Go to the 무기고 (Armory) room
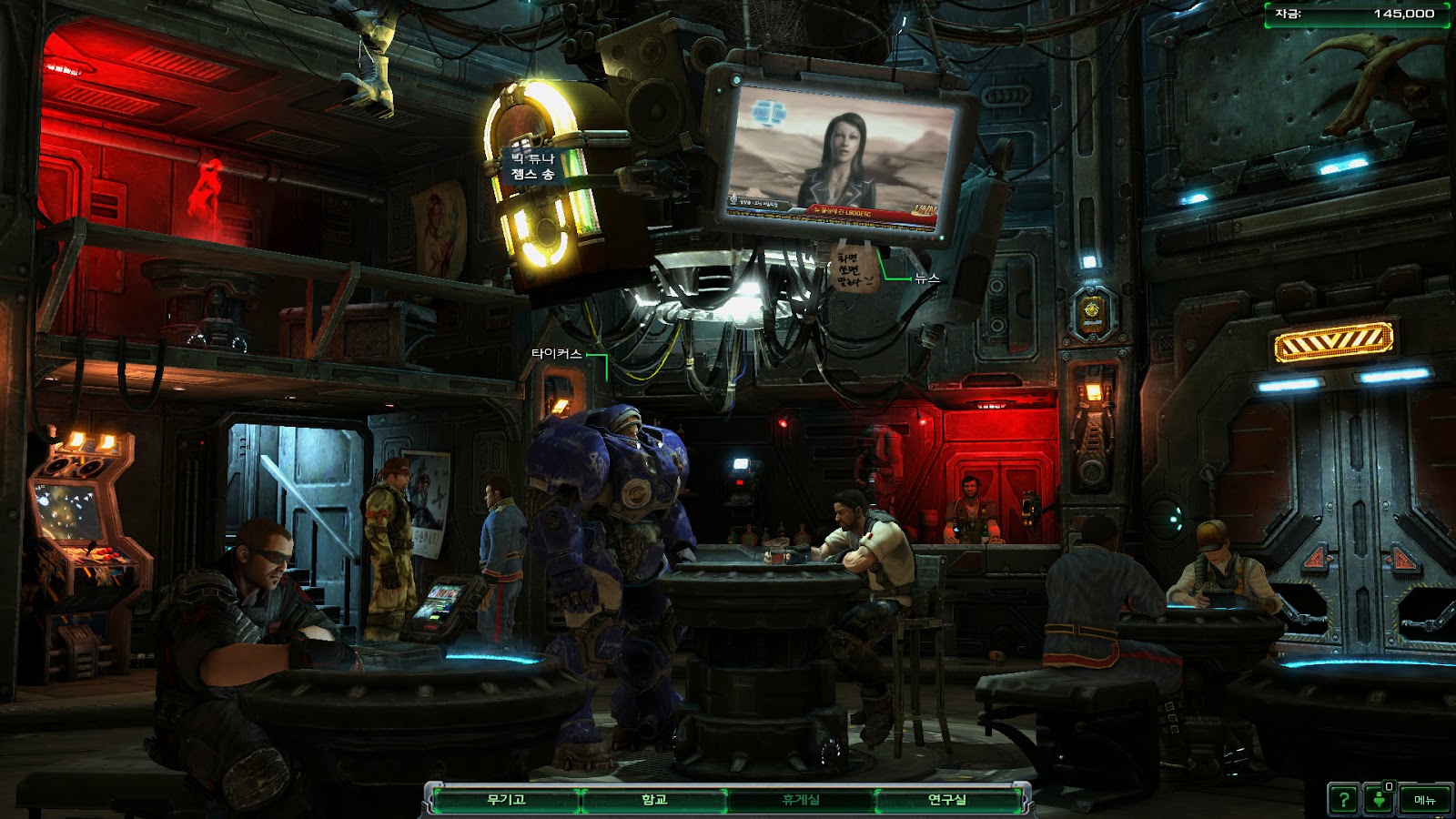The image size is (1456, 819). 506,800
